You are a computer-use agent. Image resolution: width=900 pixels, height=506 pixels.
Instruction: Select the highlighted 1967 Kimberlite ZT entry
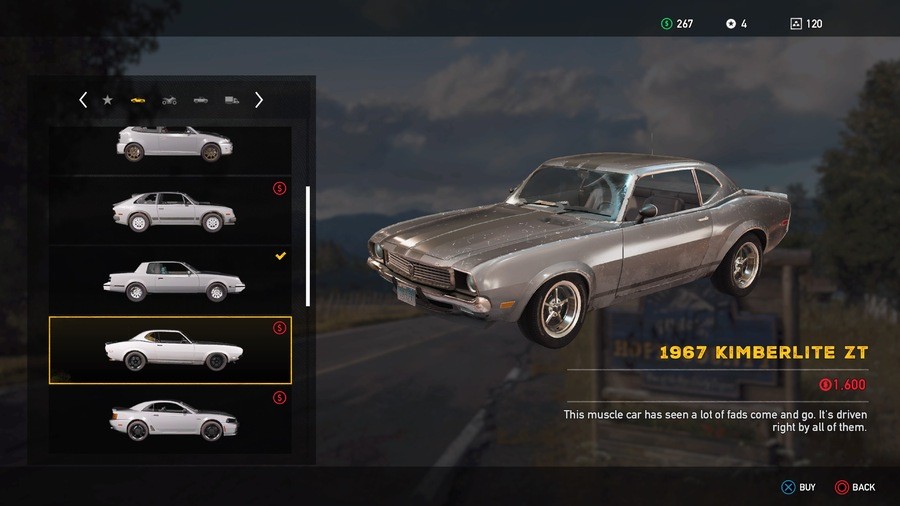(170, 350)
